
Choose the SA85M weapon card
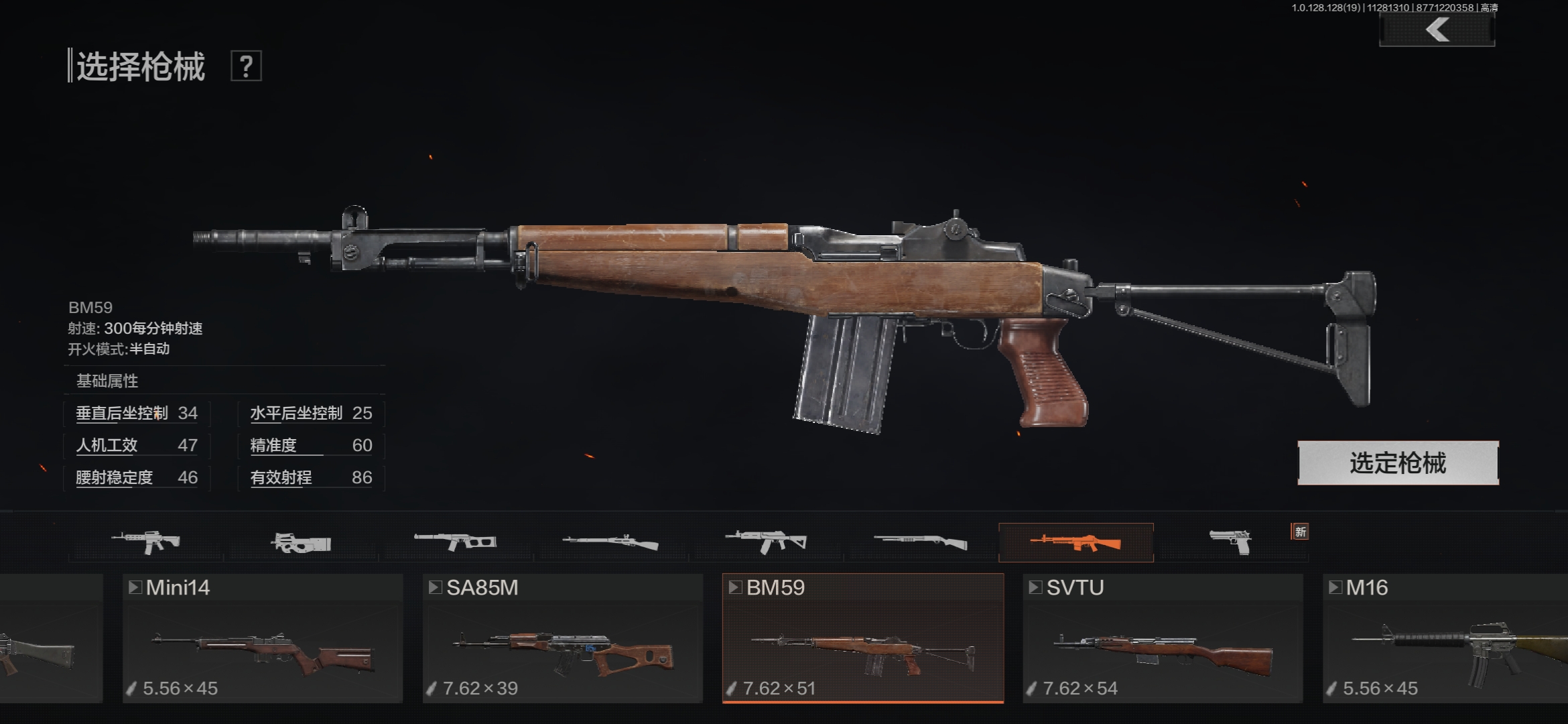562,638
